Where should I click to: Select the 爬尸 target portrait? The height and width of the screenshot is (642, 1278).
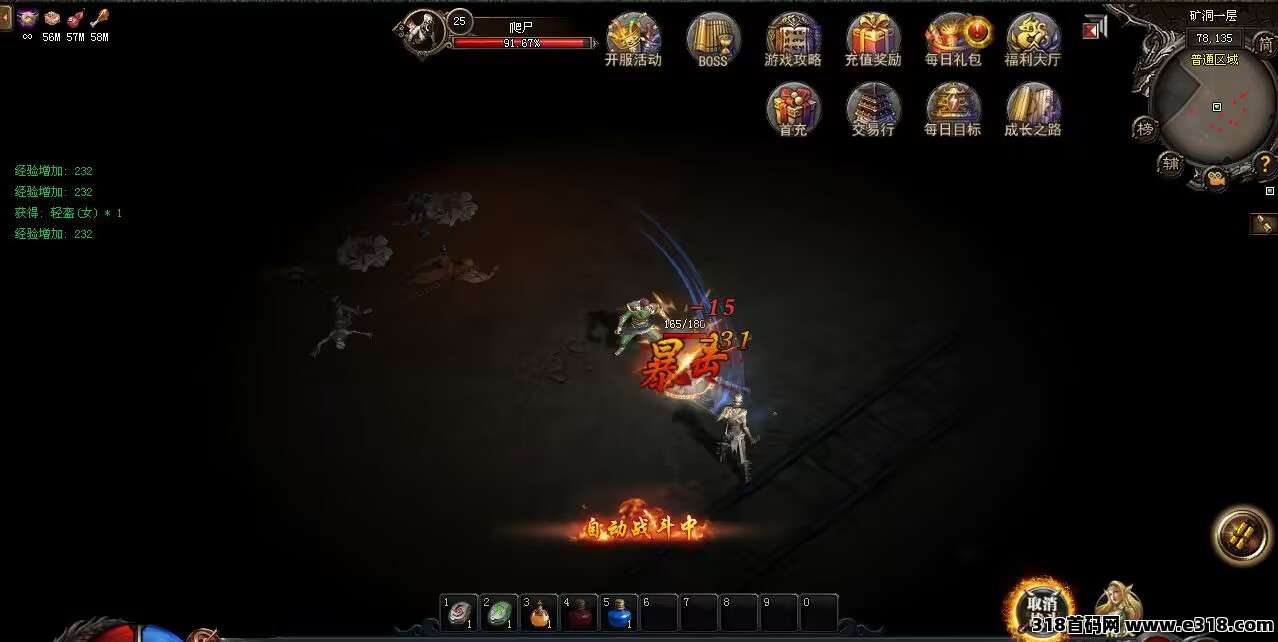(x=425, y=32)
